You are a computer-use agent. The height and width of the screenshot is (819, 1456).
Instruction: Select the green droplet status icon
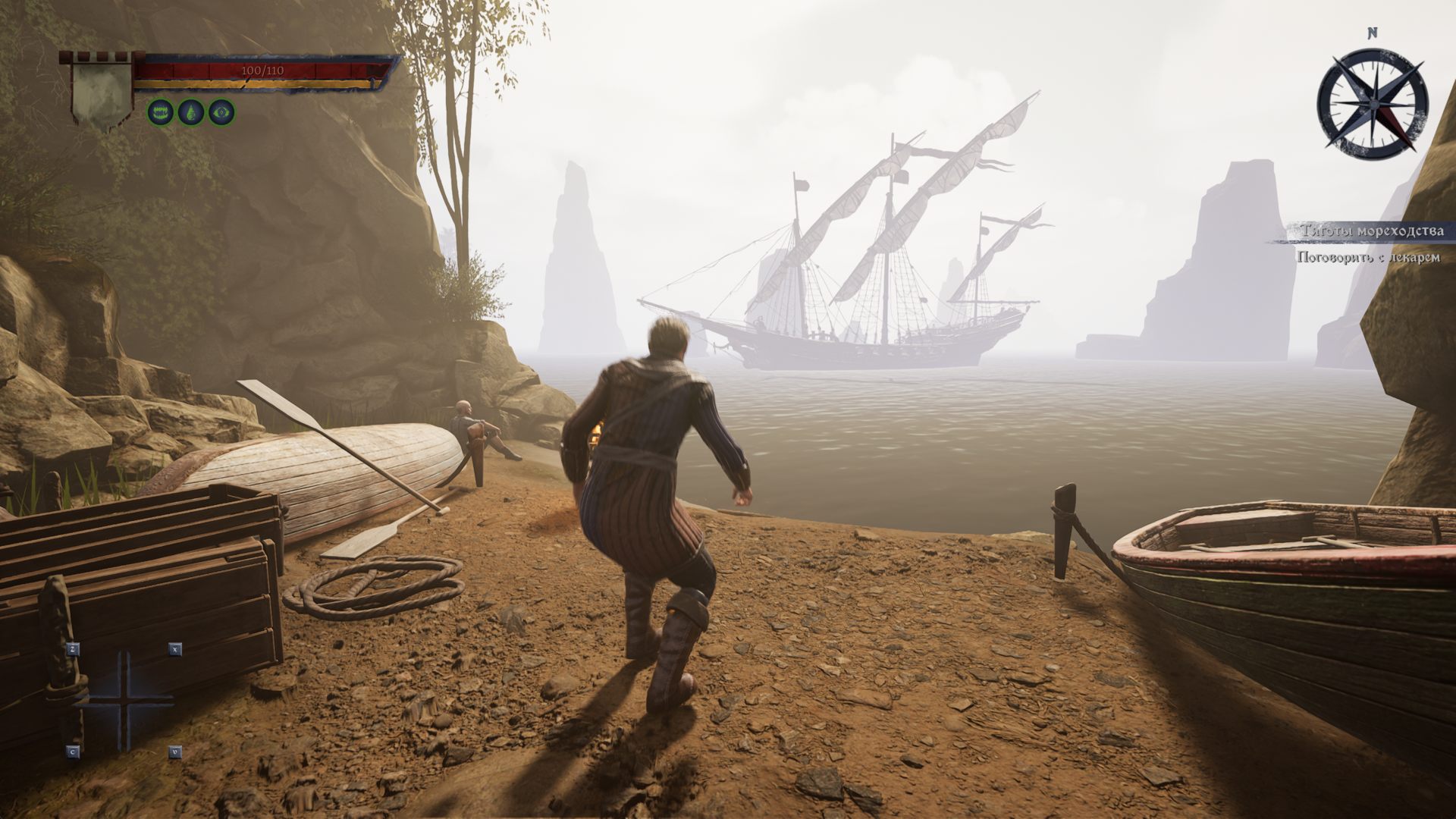[x=190, y=112]
